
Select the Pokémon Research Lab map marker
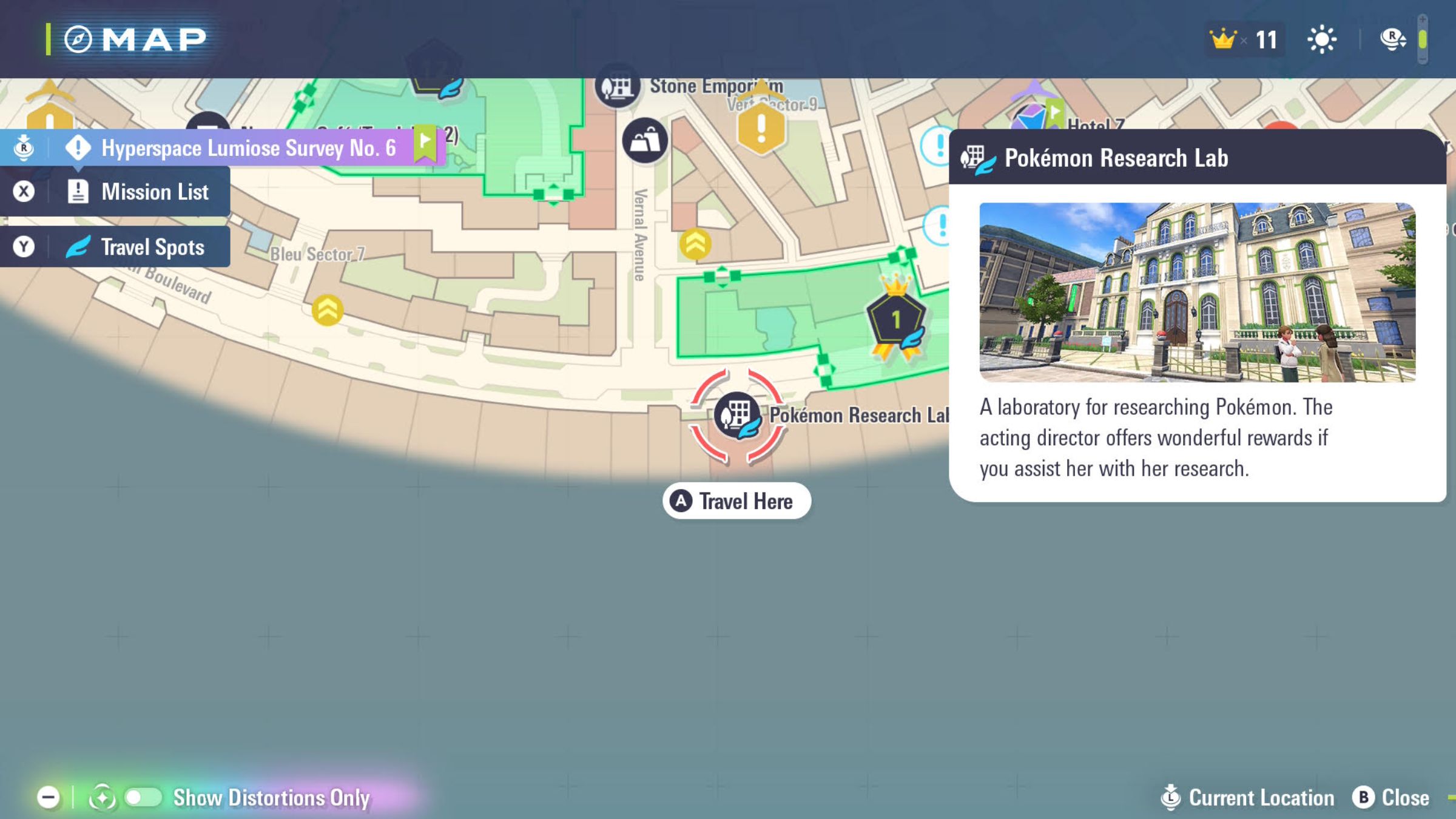736,416
